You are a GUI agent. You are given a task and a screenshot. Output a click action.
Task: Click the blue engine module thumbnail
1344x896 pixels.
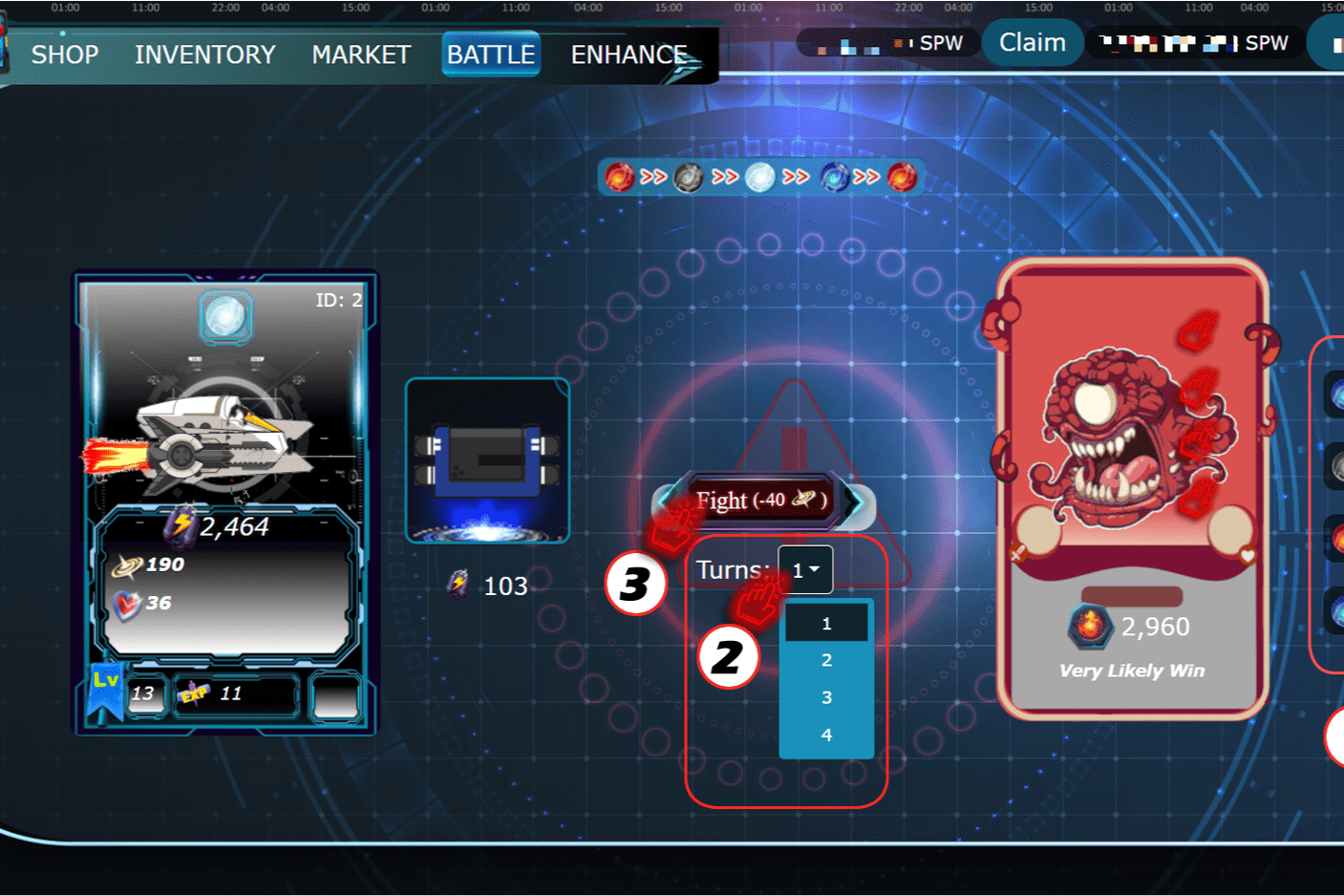pyautogui.click(x=487, y=459)
